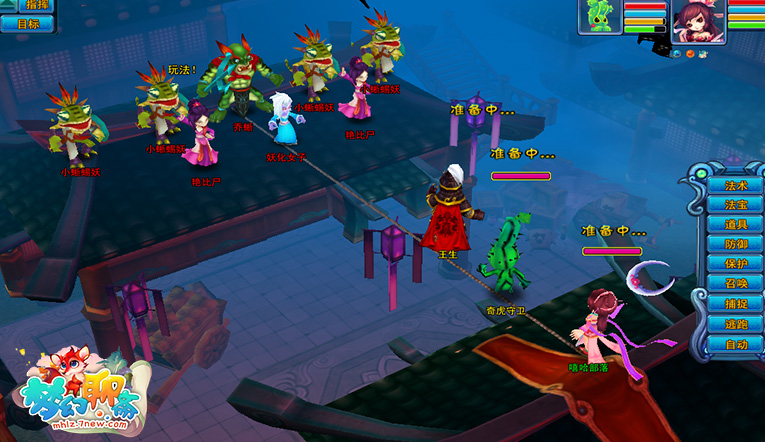The height and width of the screenshot is (442, 765).
Task: Click the 逃跑 flee button
Action: [736, 324]
